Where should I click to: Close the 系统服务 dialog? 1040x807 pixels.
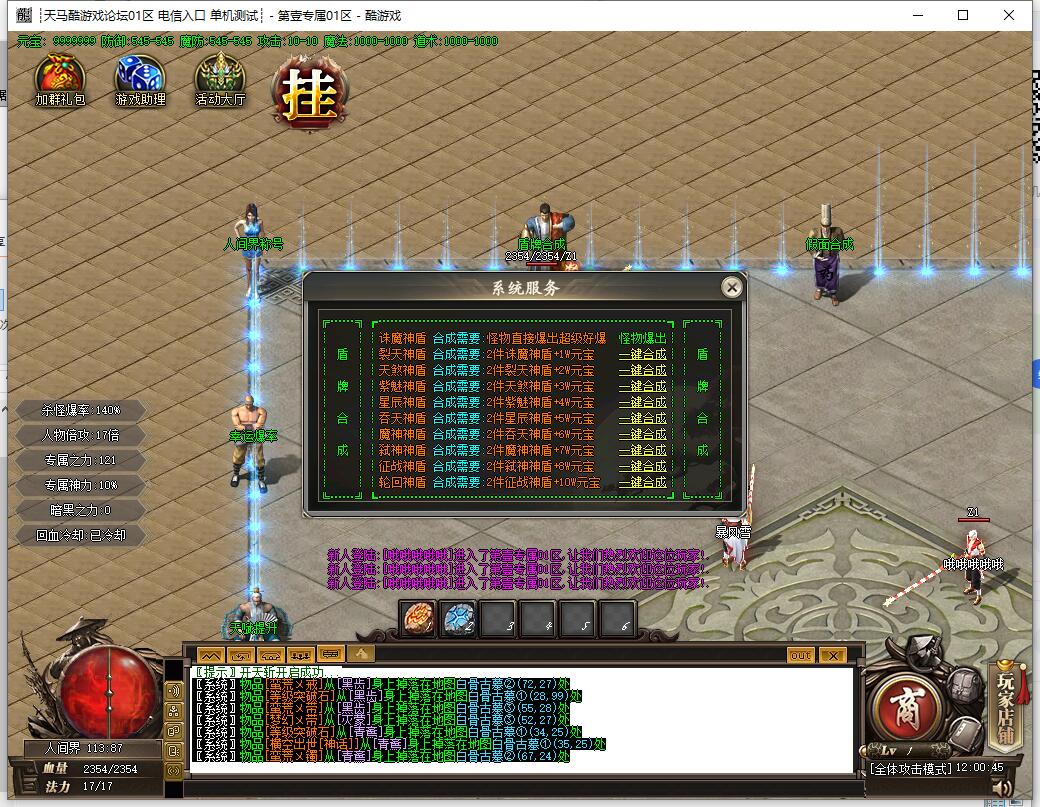[732, 288]
